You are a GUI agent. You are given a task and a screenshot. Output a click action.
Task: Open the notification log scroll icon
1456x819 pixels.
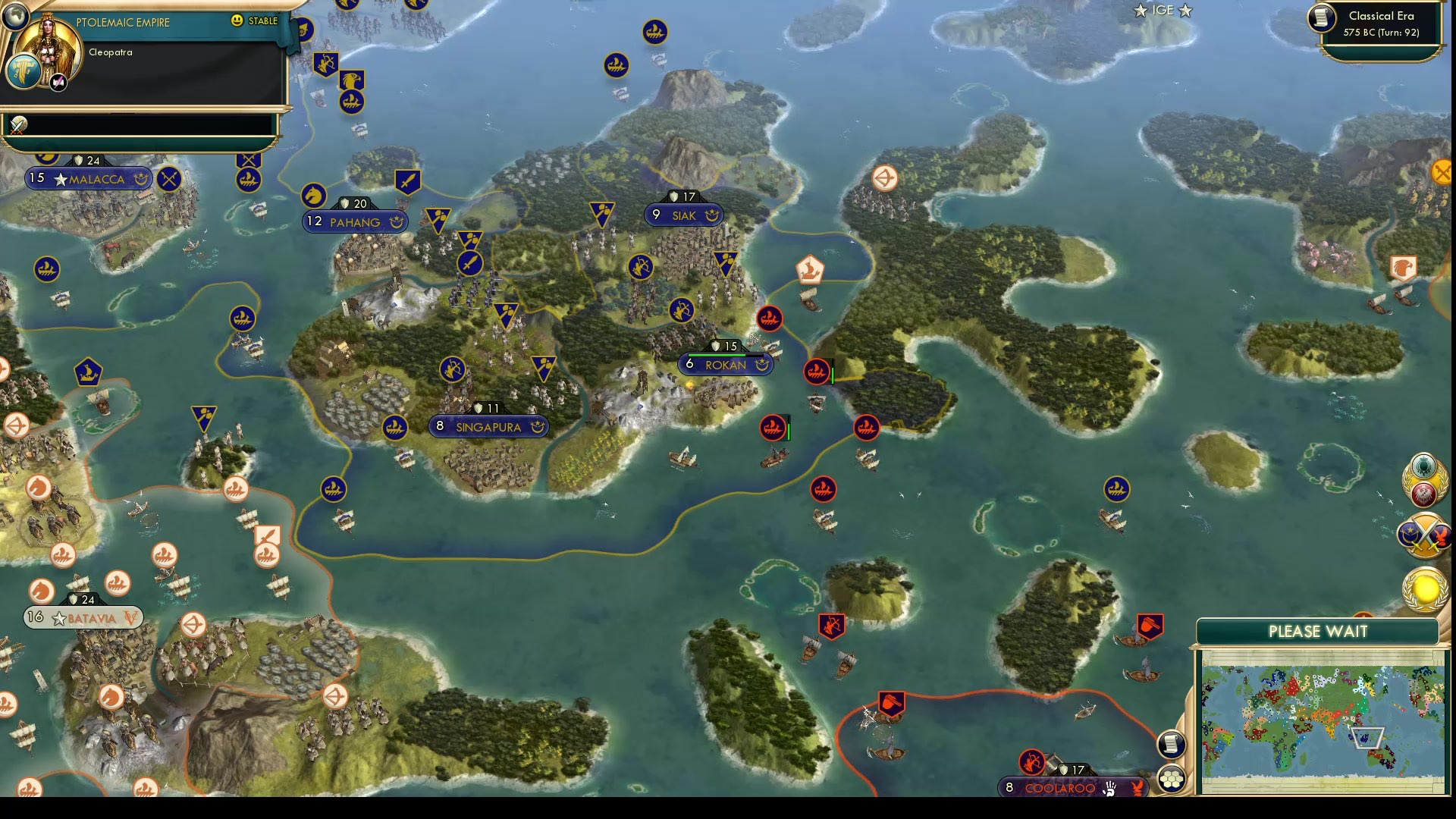pos(1172,744)
